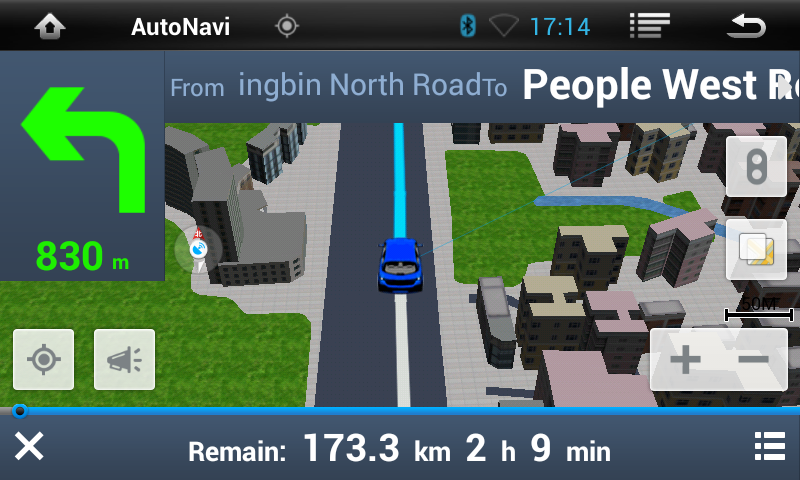The width and height of the screenshot is (800, 480).
Task: Go back using the return arrow
Action: [746, 27]
